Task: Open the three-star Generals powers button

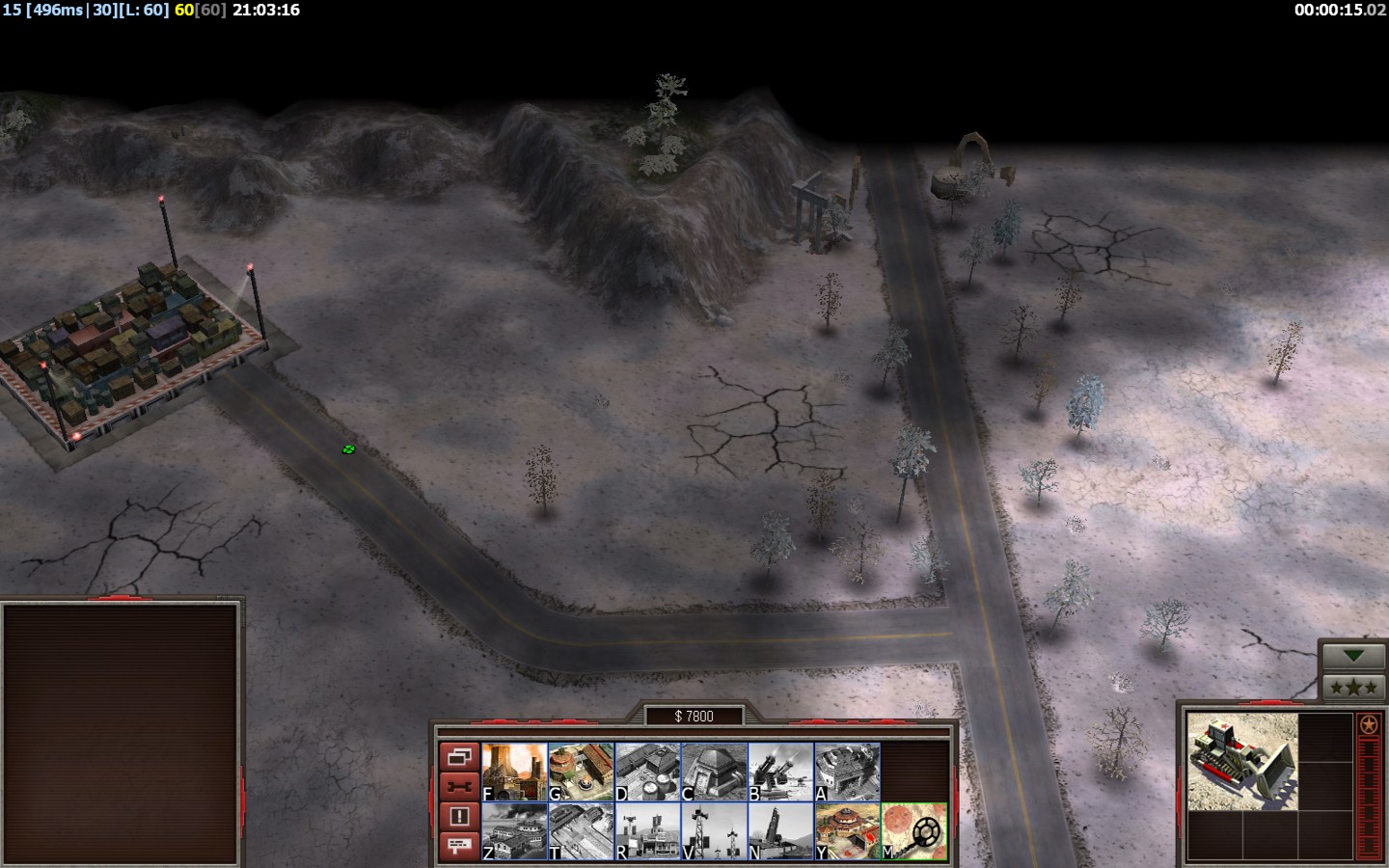Action: (x=1354, y=687)
